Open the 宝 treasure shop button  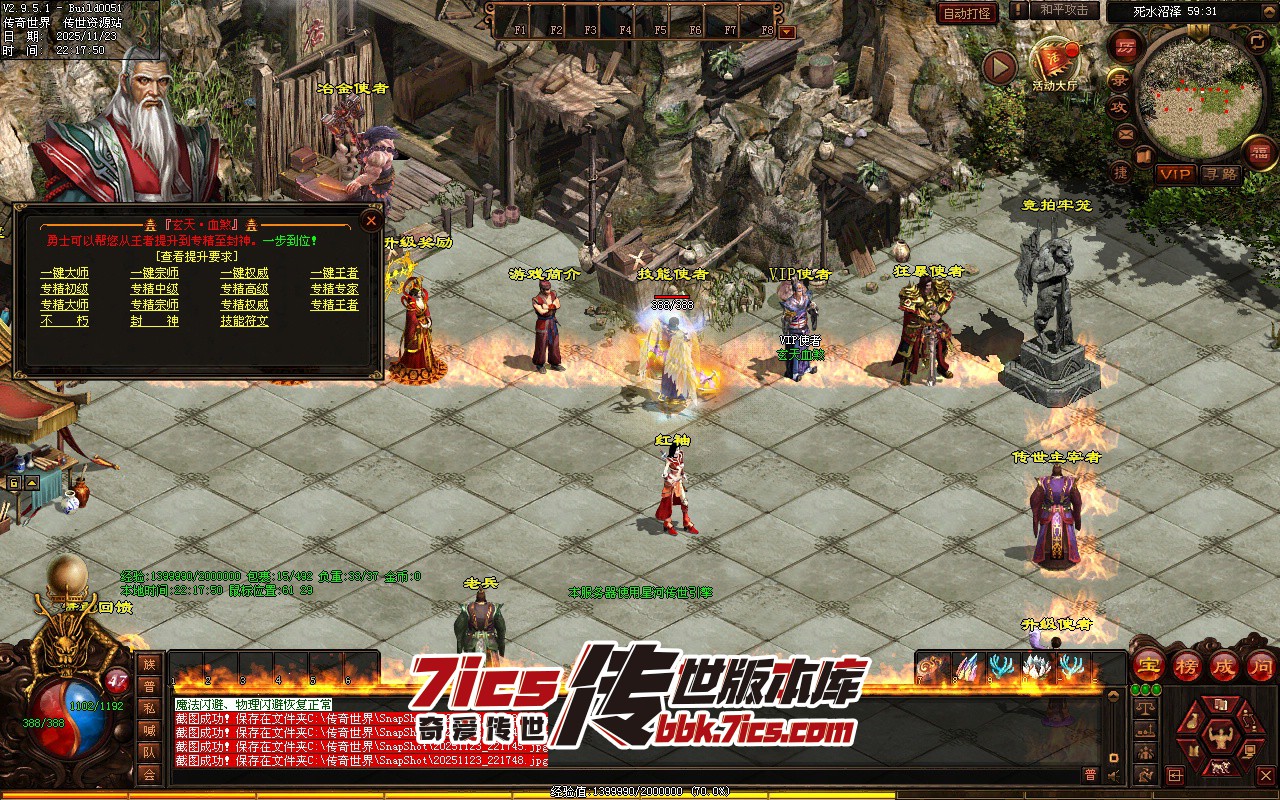click(x=1150, y=665)
